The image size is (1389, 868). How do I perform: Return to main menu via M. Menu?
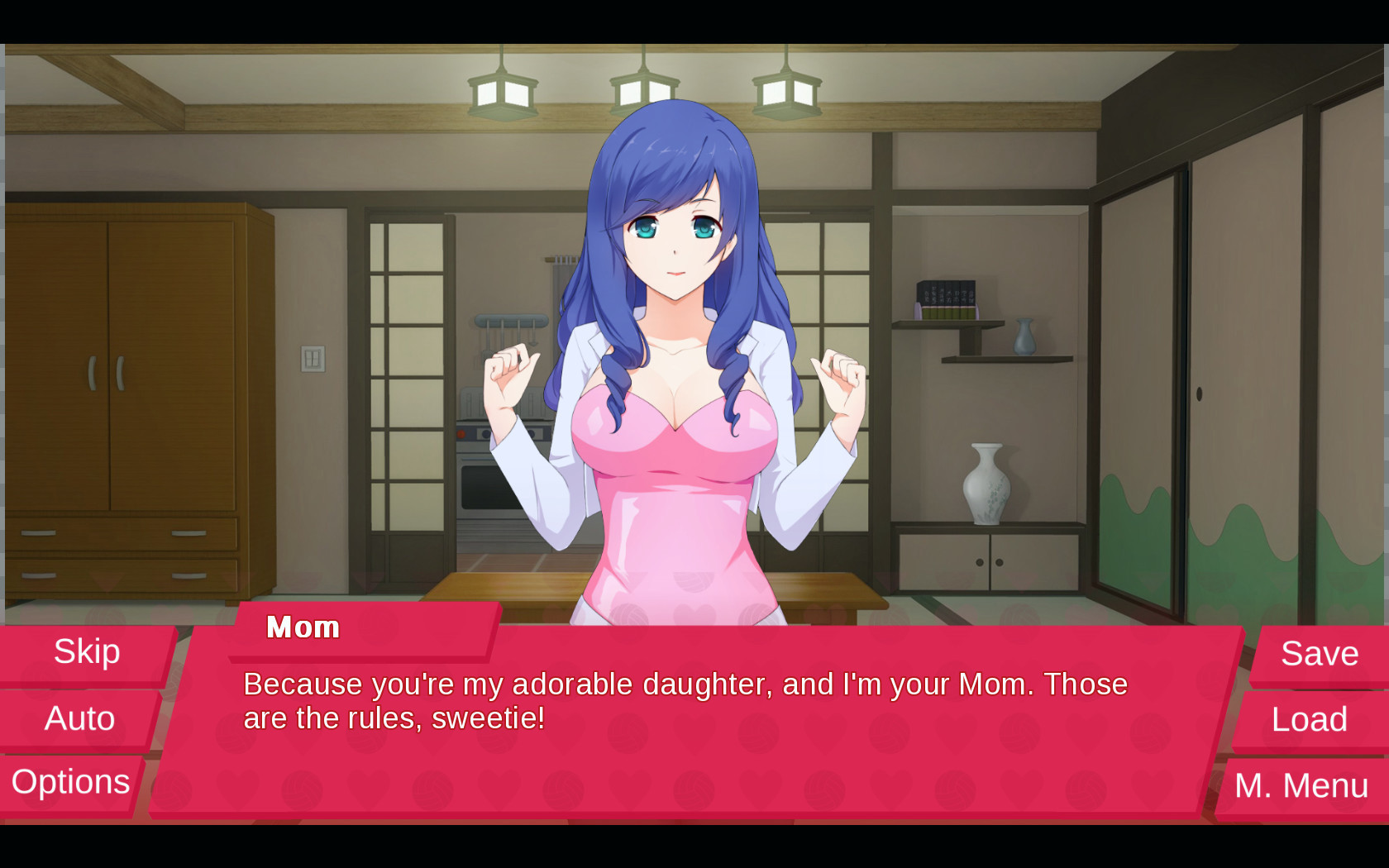pos(1301,785)
